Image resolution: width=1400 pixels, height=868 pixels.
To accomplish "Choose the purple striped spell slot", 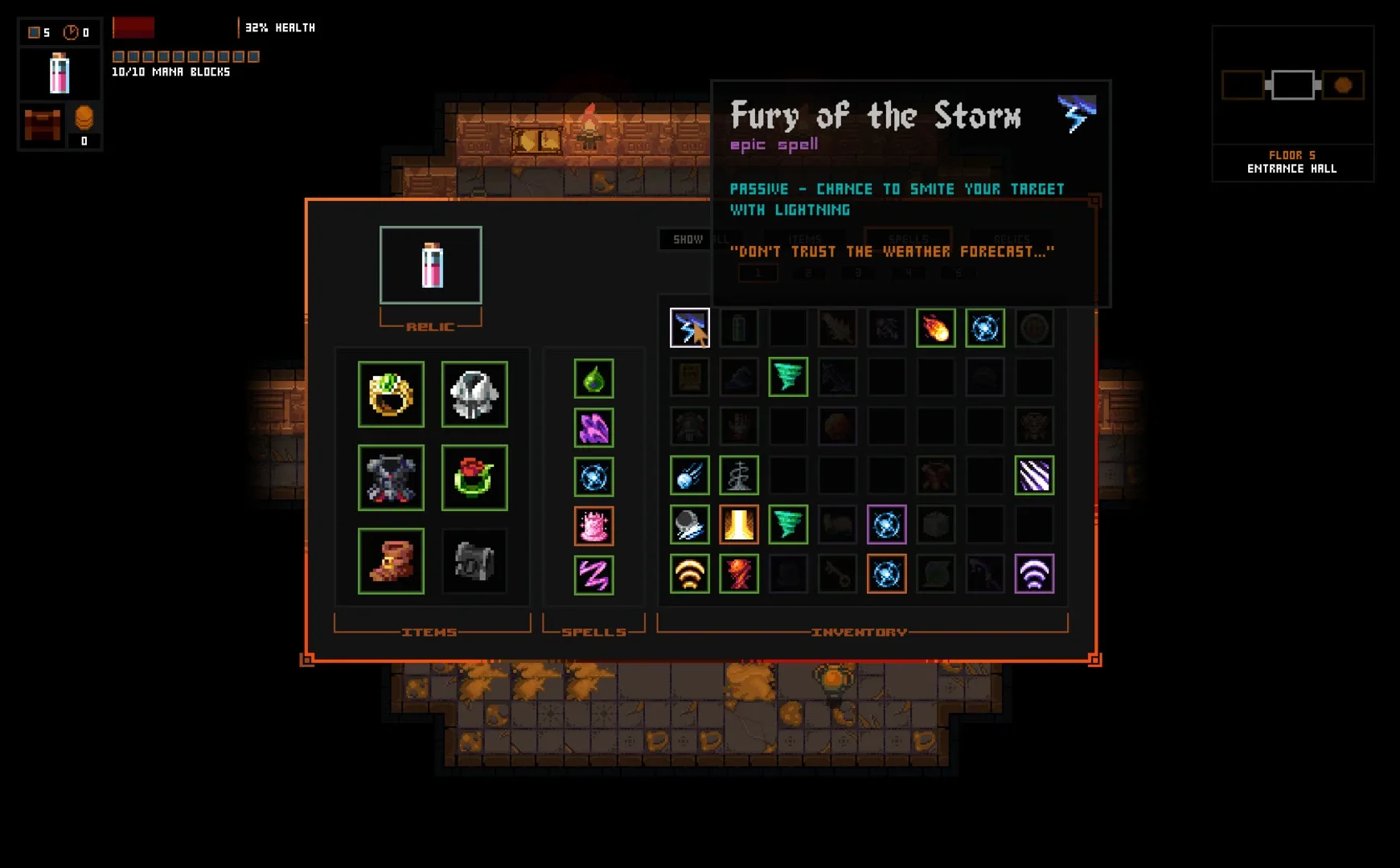I will pos(1033,476).
